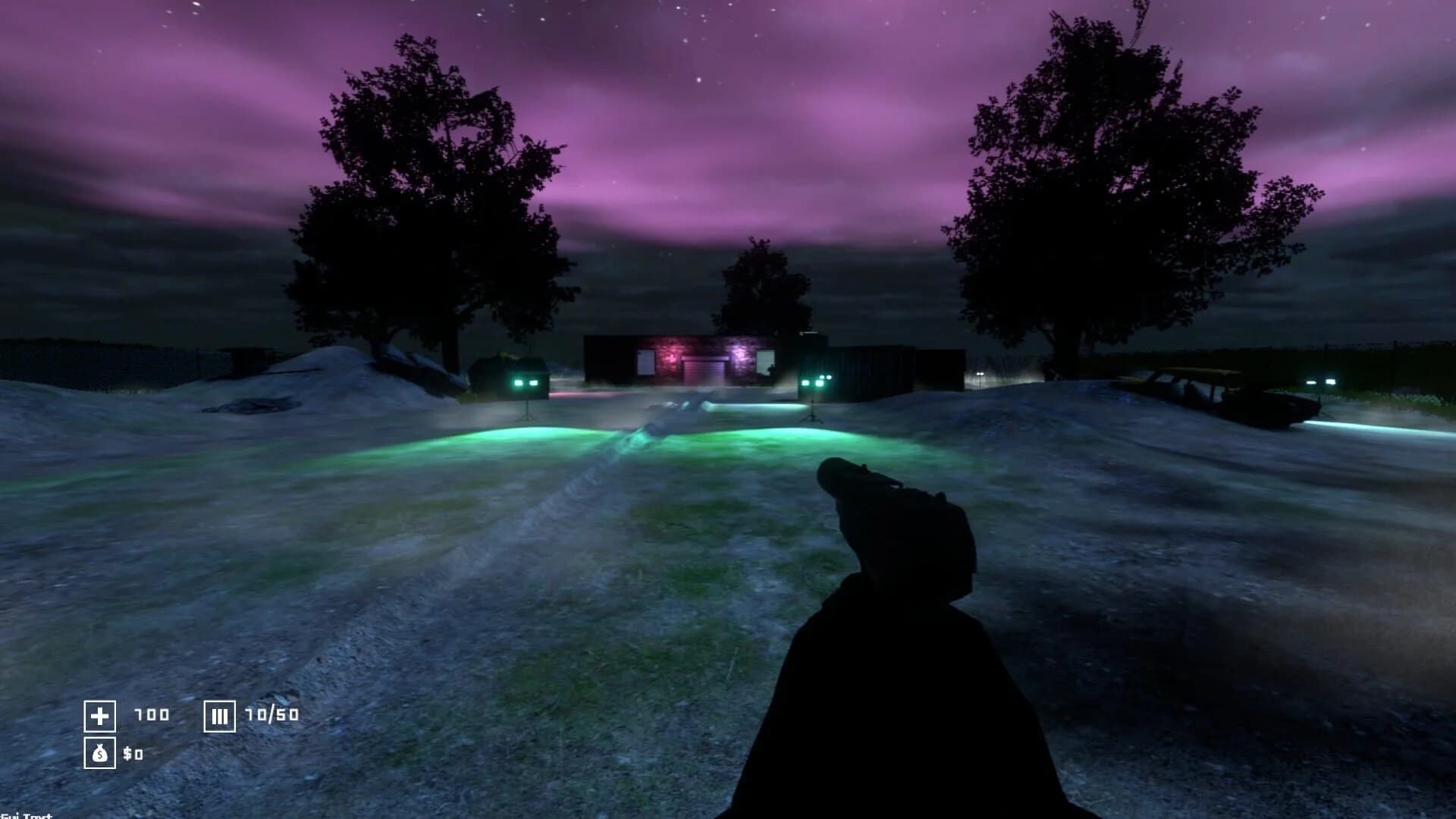Click the health cross icon
Viewport: 1456px width, 819px height.
(100, 715)
